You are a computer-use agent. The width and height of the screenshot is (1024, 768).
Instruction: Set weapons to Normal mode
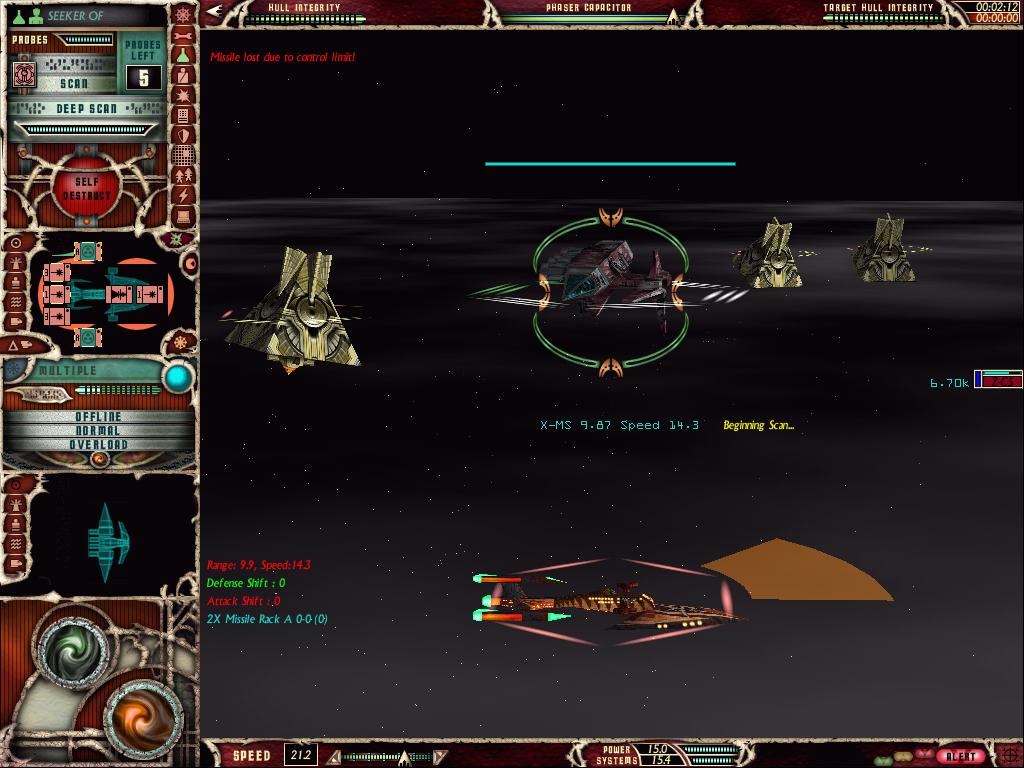click(98, 430)
